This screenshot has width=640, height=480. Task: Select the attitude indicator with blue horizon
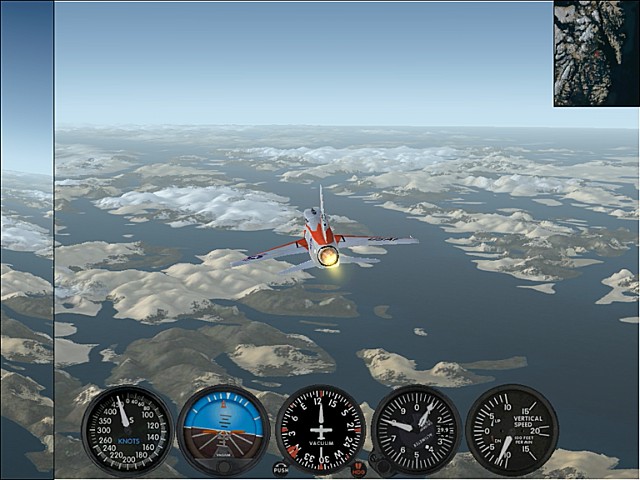click(x=223, y=429)
